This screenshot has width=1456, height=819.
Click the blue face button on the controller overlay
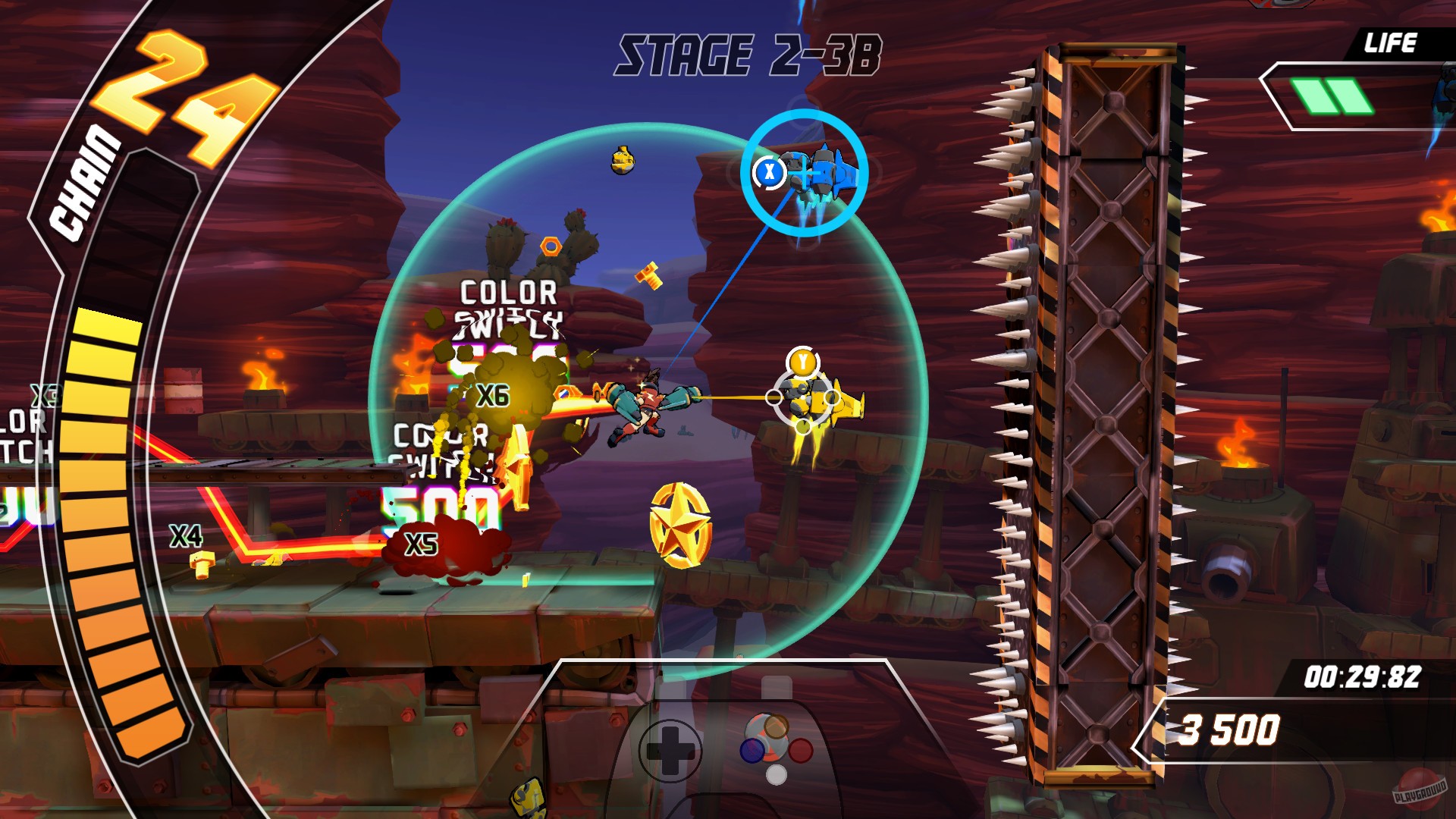coord(752,751)
